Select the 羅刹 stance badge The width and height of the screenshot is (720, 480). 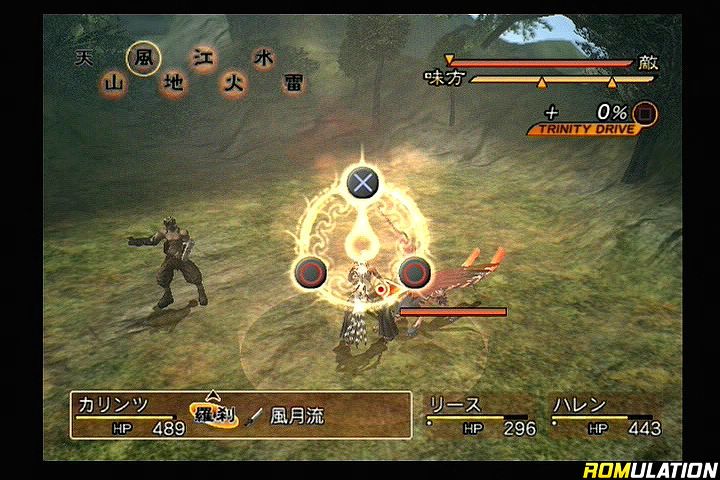pos(214,413)
